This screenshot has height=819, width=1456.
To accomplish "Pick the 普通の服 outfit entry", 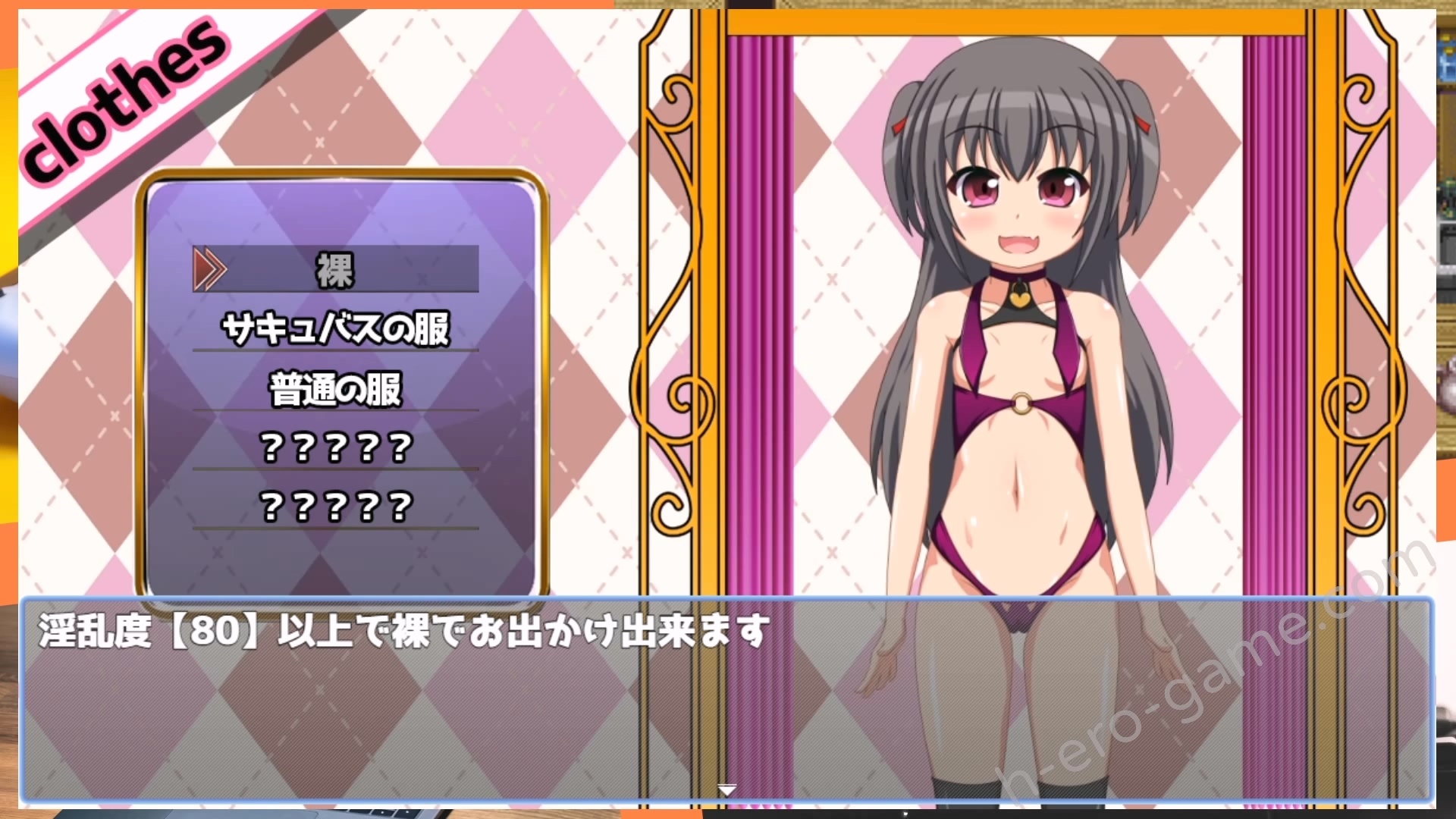I will 335,389.
